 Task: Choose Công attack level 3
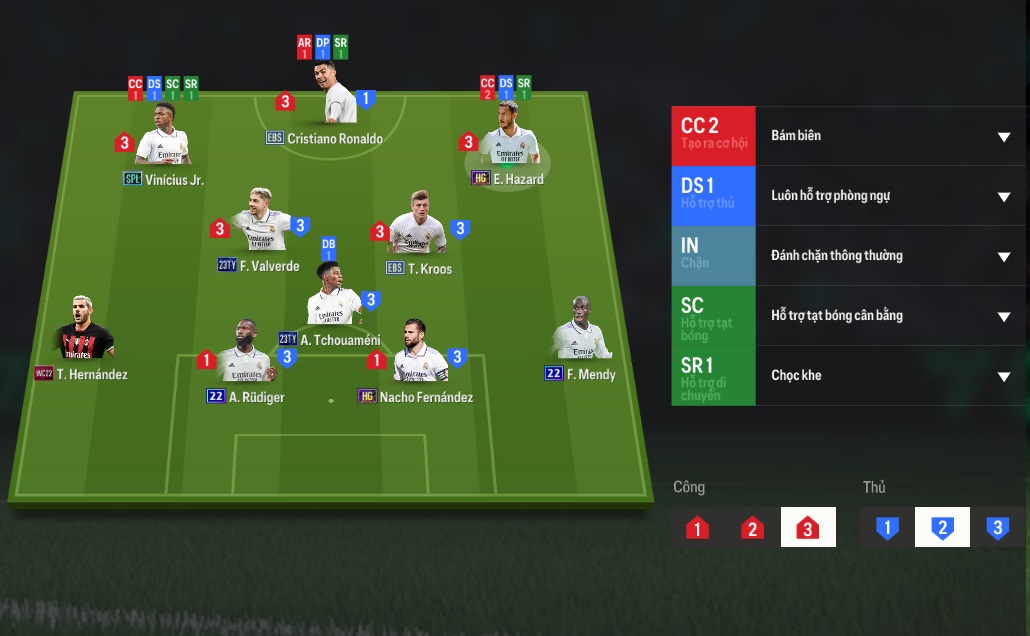808,528
